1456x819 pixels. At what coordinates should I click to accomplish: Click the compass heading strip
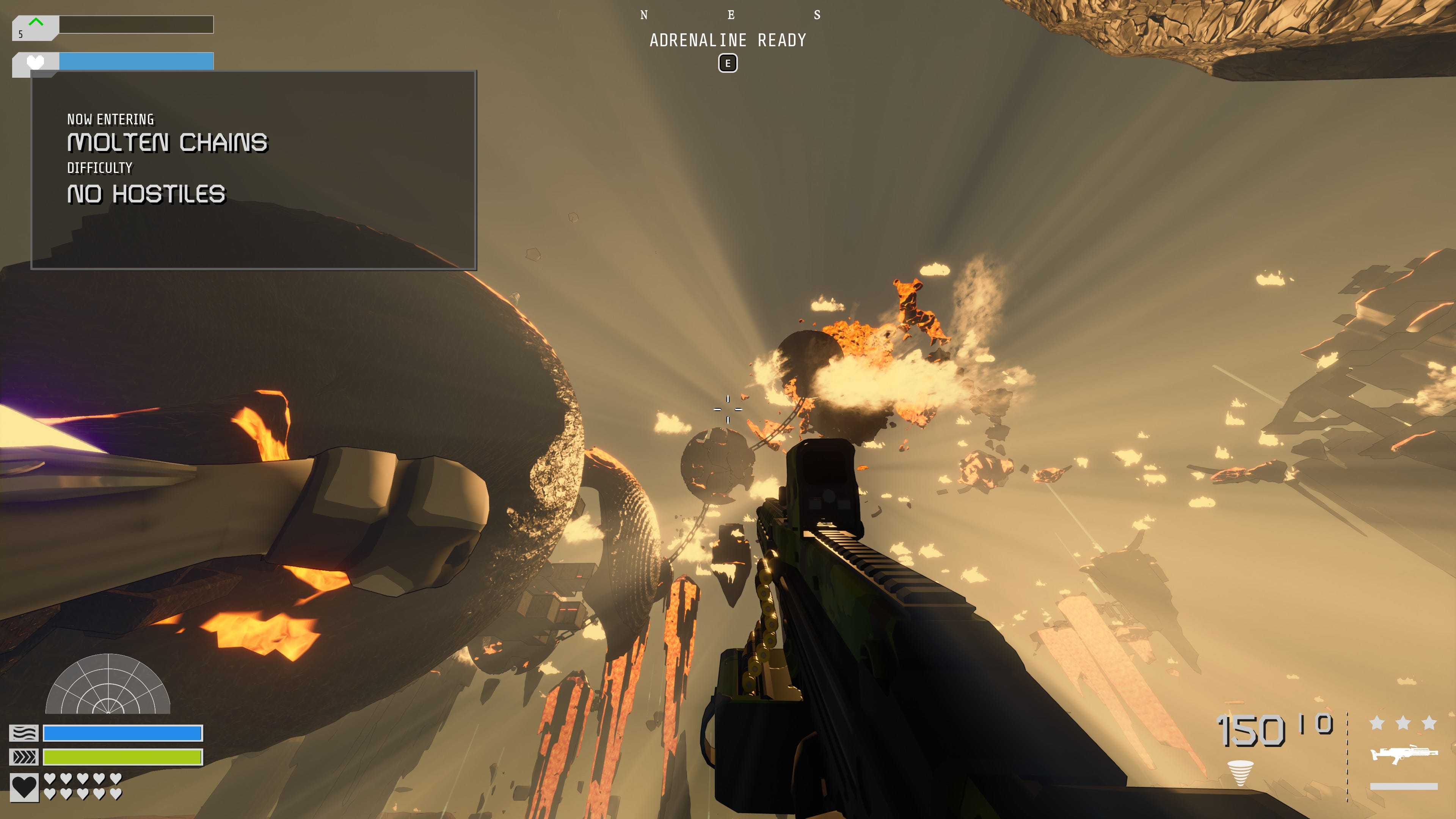click(730, 15)
